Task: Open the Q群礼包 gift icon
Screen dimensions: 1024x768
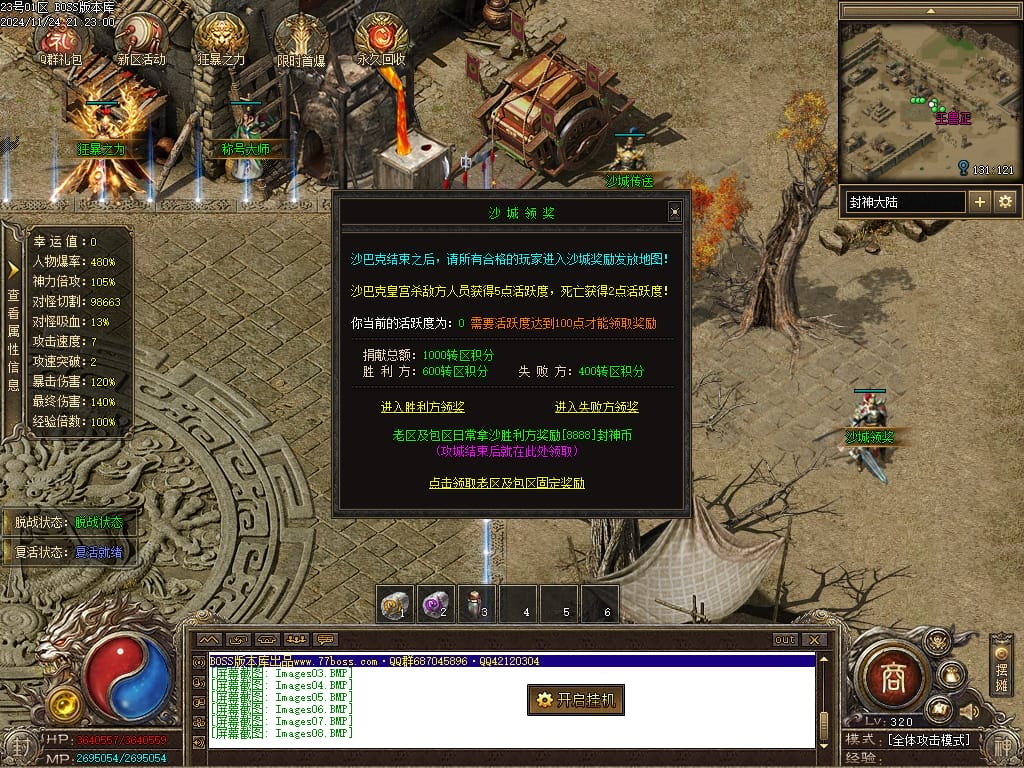Action: pyautogui.click(x=61, y=38)
